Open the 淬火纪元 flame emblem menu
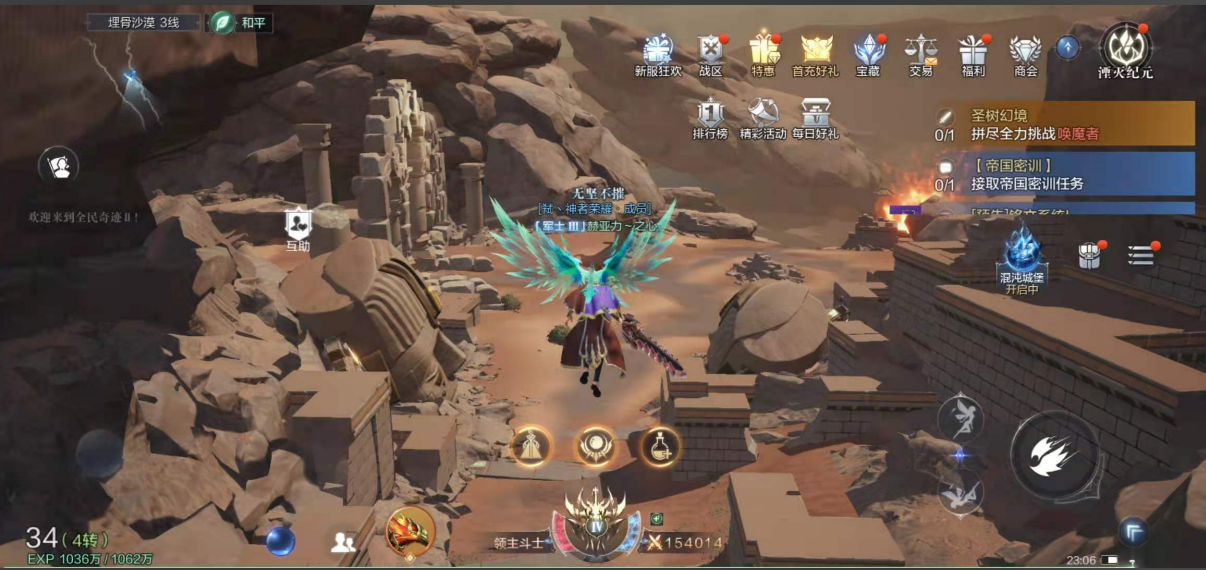1206x570 pixels. point(1125,48)
